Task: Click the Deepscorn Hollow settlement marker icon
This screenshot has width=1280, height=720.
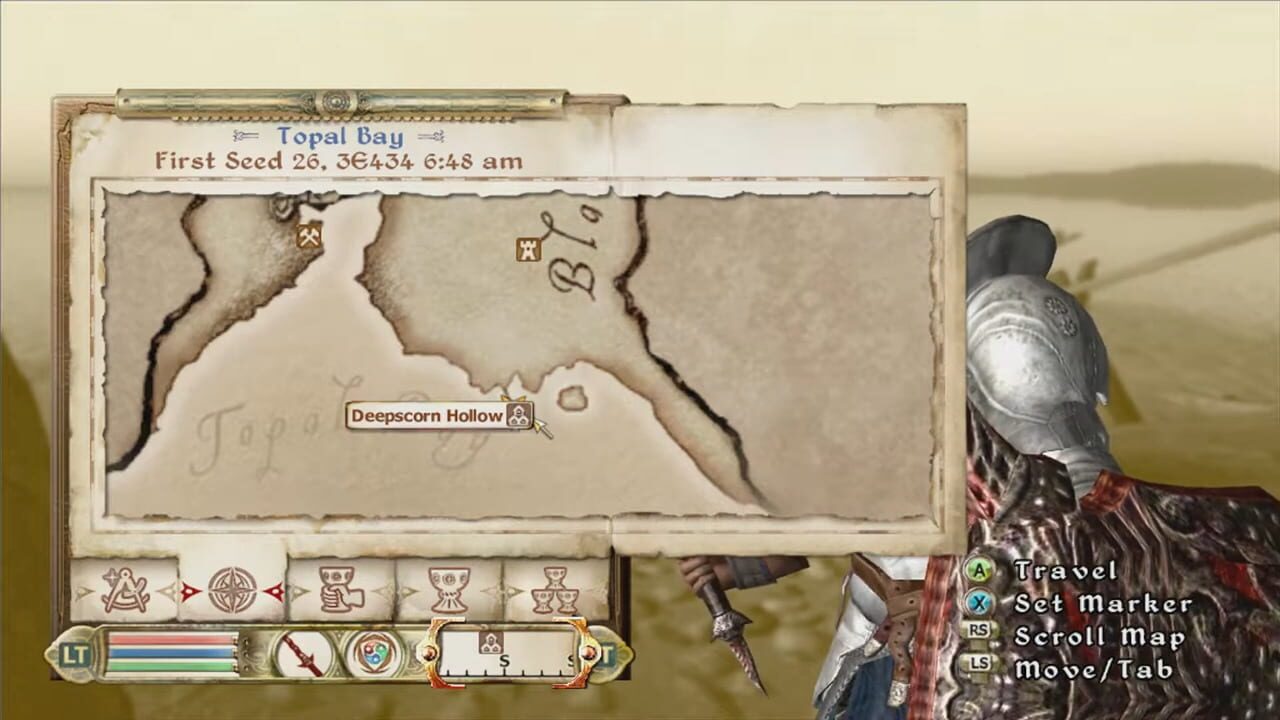Action: (x=519, y=416)
